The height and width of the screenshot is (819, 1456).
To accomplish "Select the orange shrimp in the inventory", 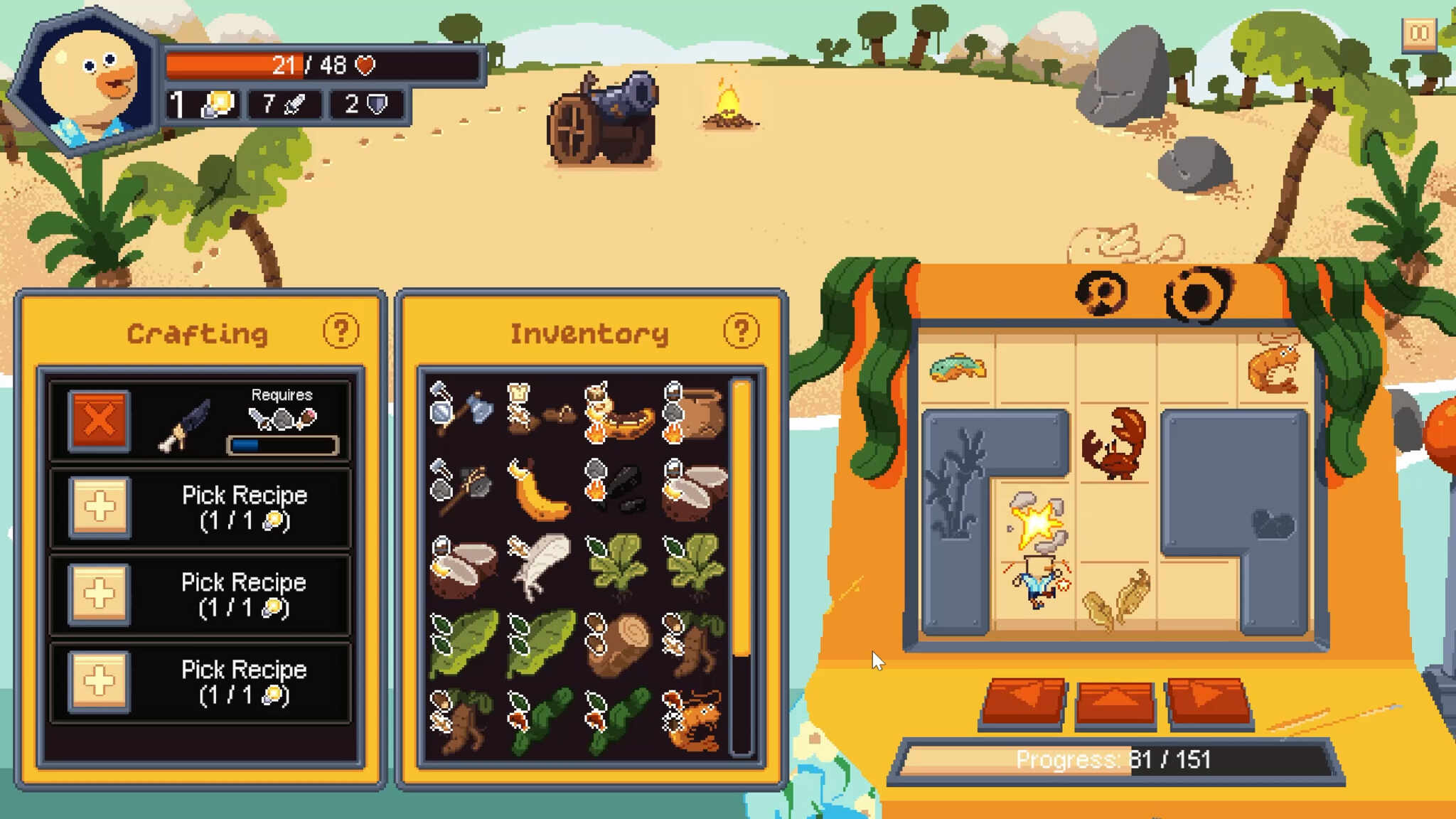I will tap(694, 720).
